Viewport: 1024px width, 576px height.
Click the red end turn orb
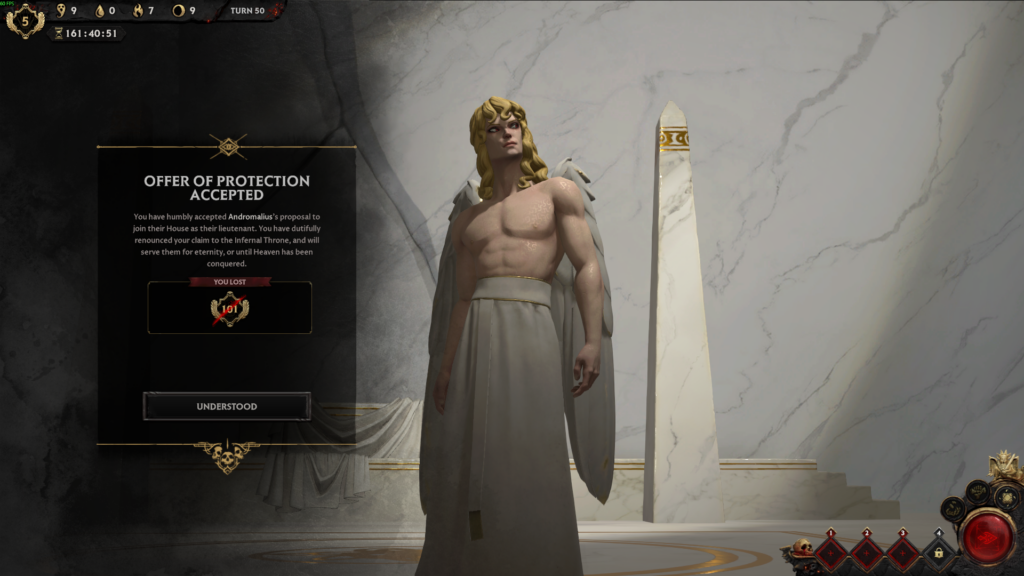(x=986, y=537)
